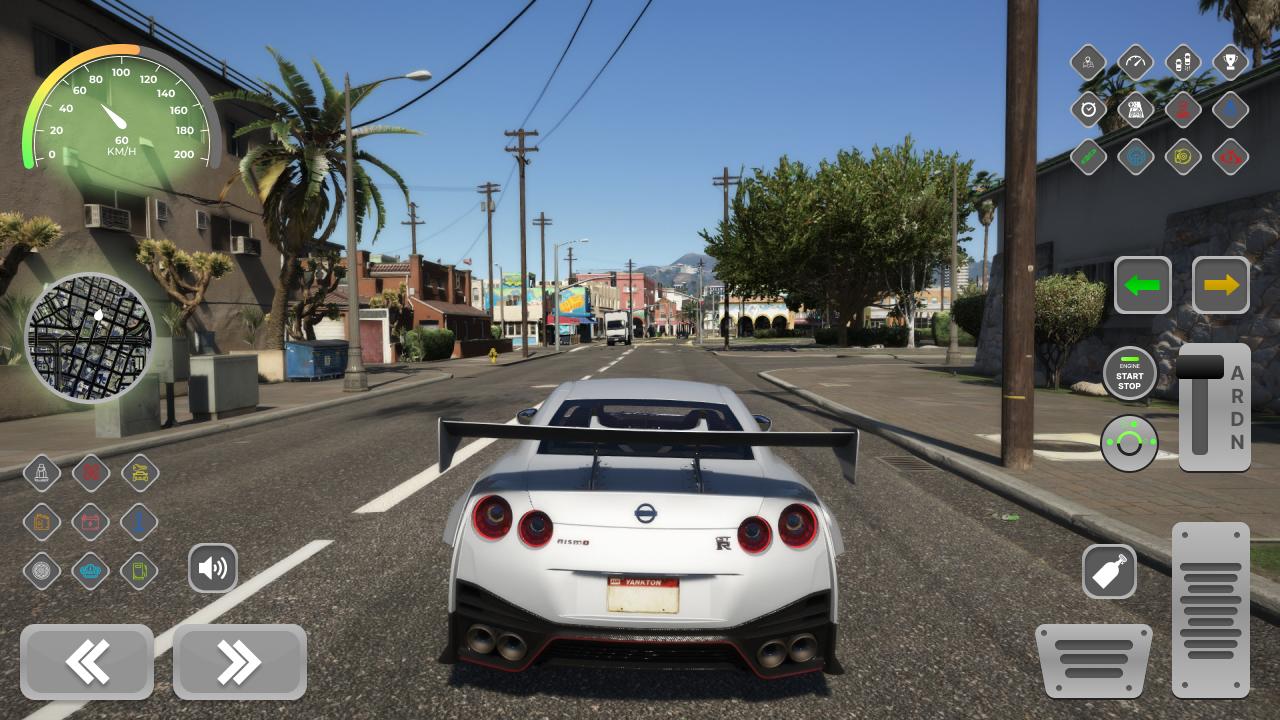Open the white car seat icon
Image resolution: width=1280 pixels, height=720 pixels.
[41, 471]
